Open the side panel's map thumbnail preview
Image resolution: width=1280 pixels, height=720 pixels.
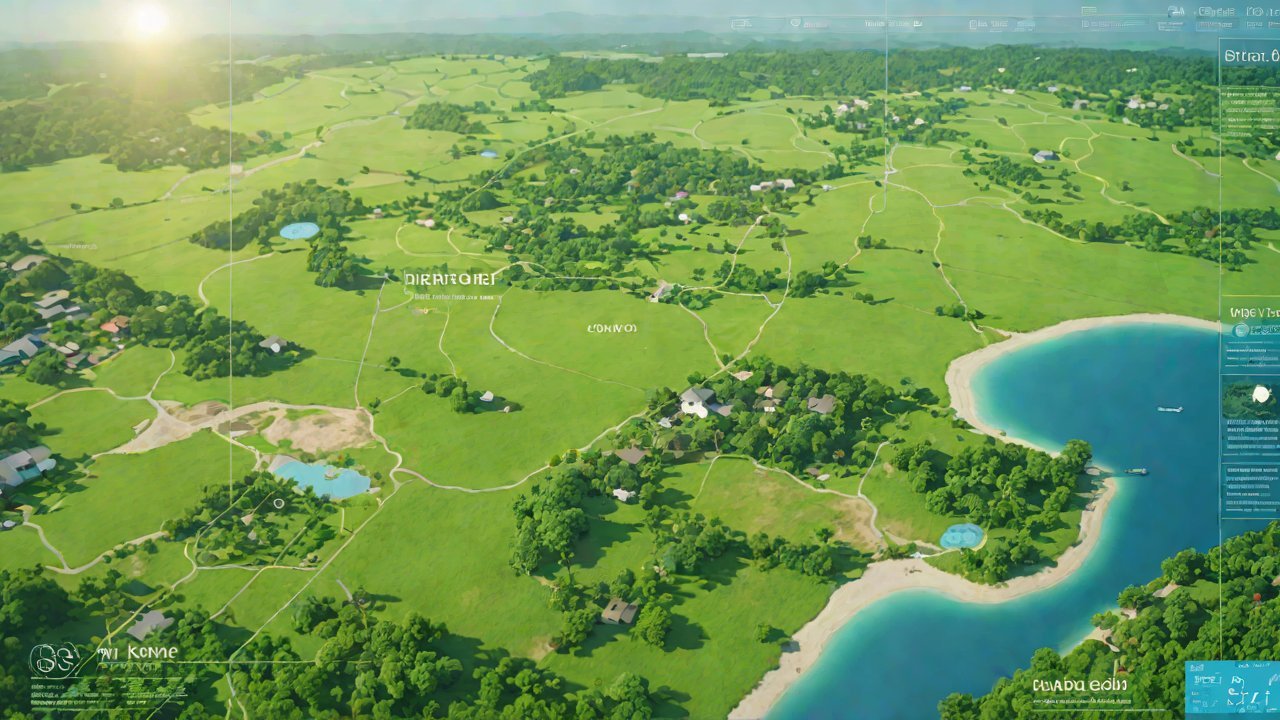1250,400
